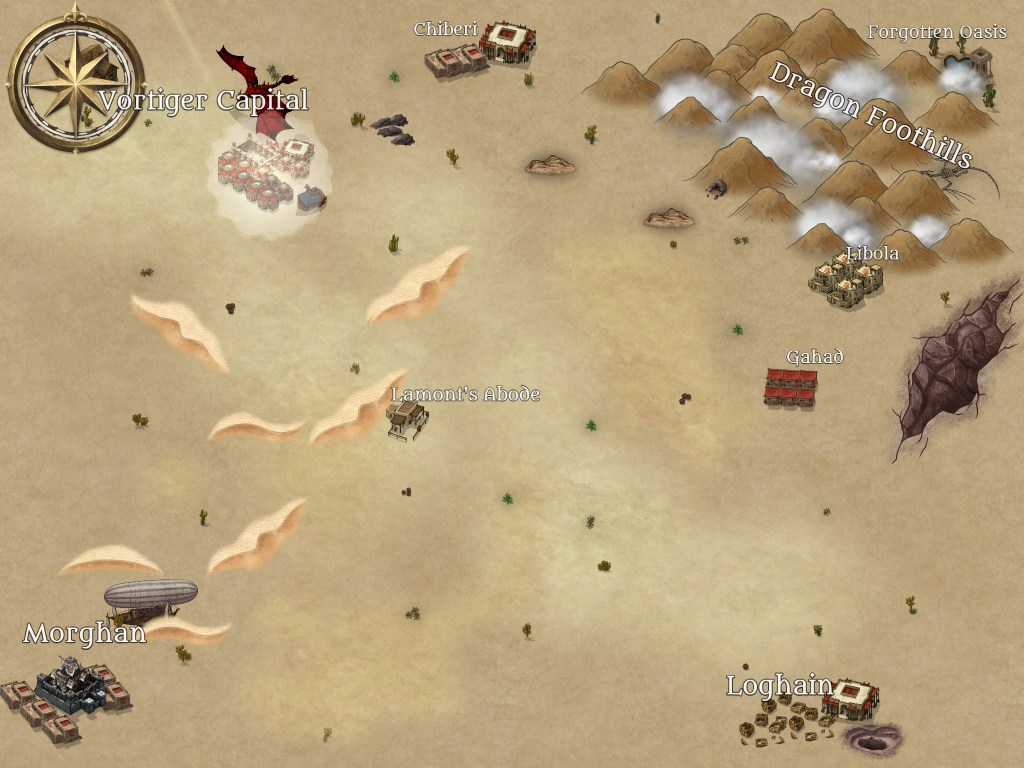Visit Lamont's Abode

point(408,421)
